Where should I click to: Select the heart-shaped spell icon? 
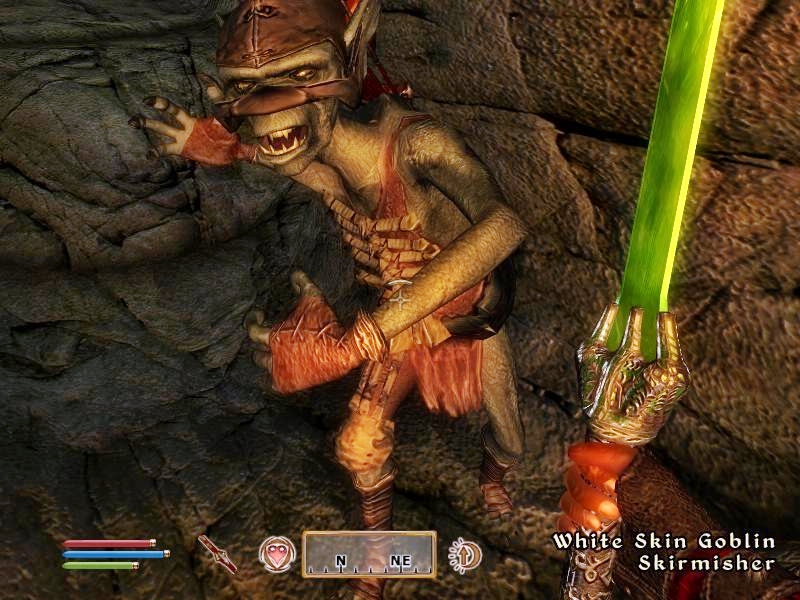point(277,554)
